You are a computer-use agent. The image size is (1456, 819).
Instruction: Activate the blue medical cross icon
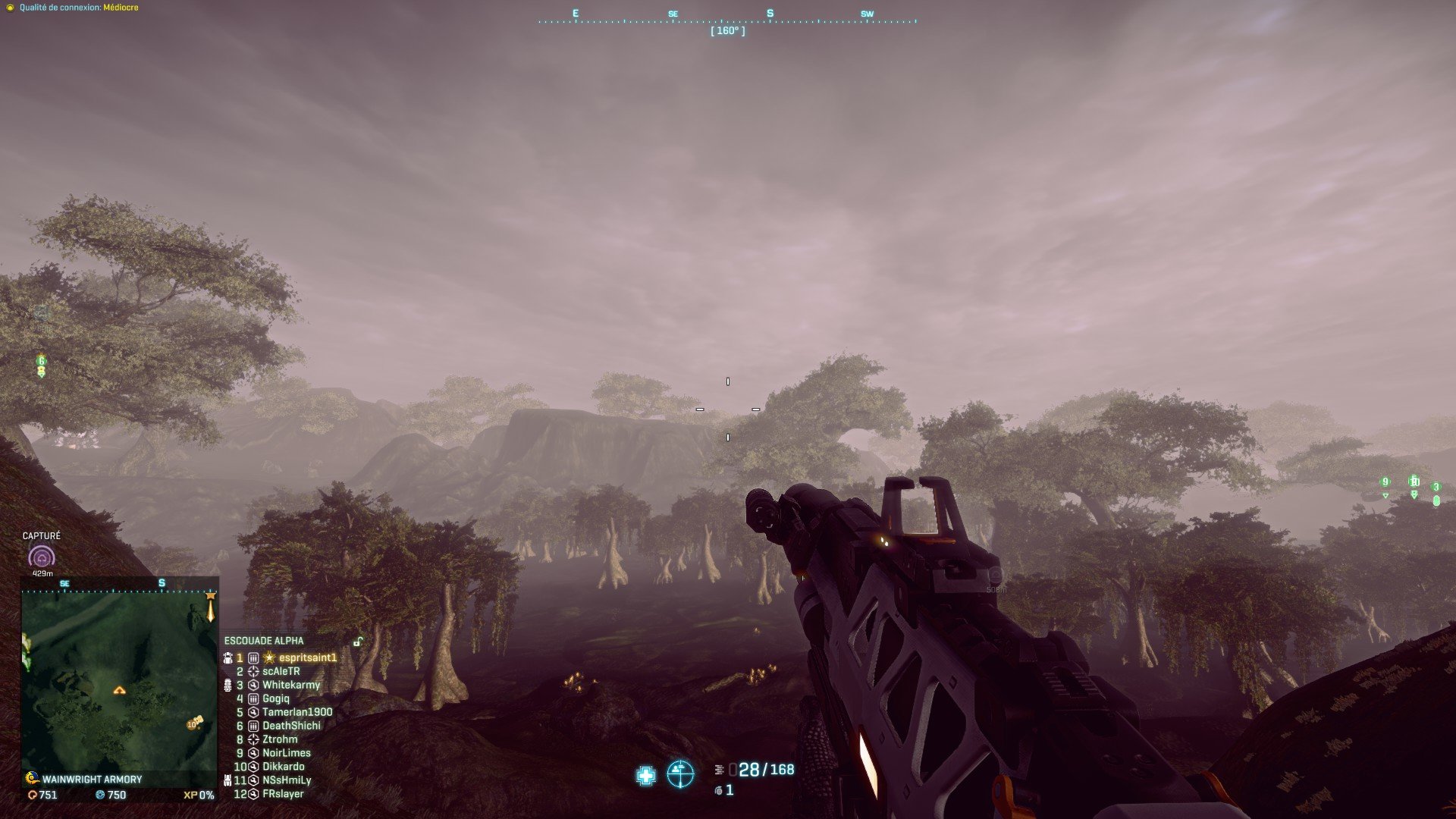click(x=646, y=775)
